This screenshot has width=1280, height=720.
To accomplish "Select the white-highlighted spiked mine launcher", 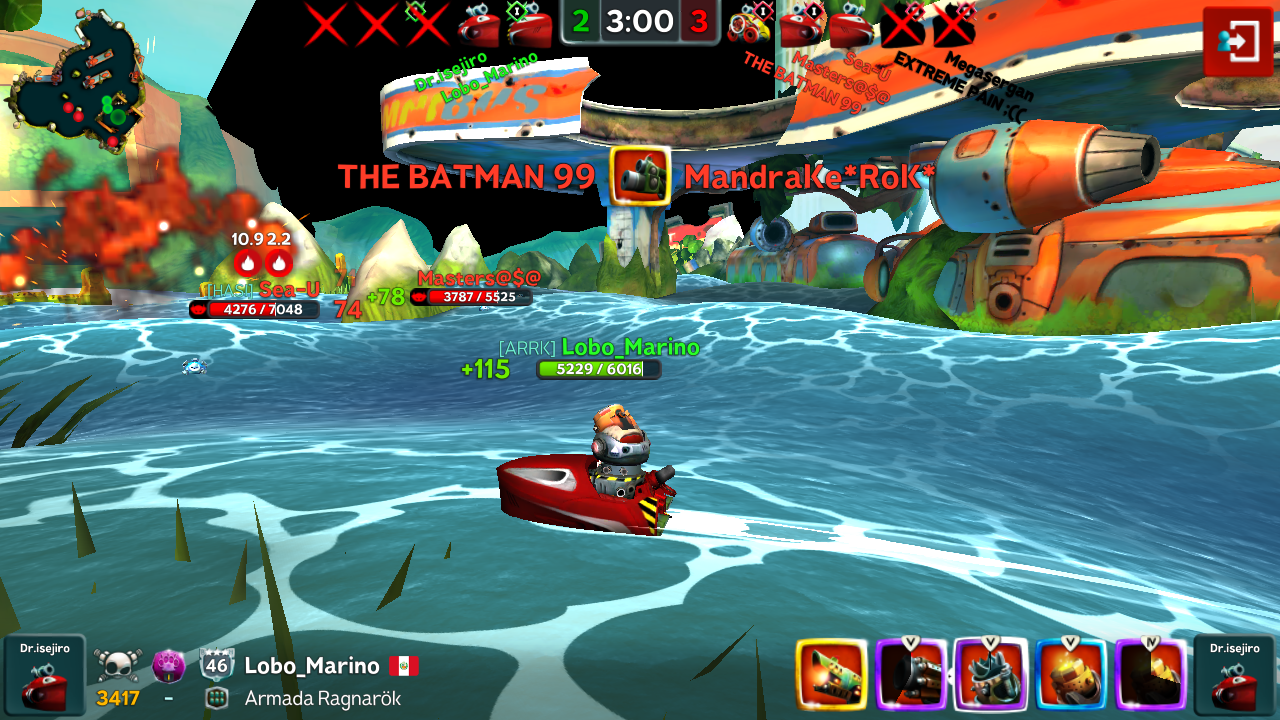I will coord(991,675).
